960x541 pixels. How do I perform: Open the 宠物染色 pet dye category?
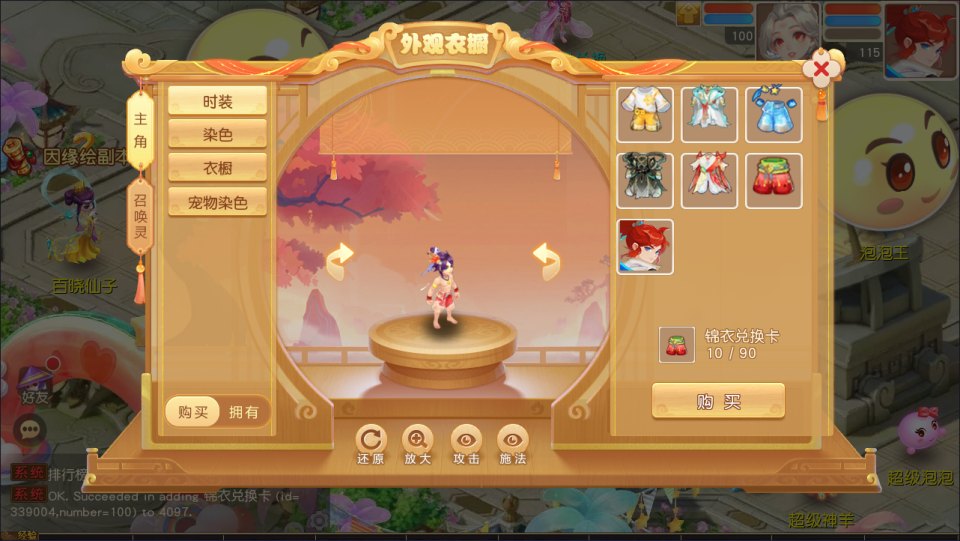click(x=217, y=201)
